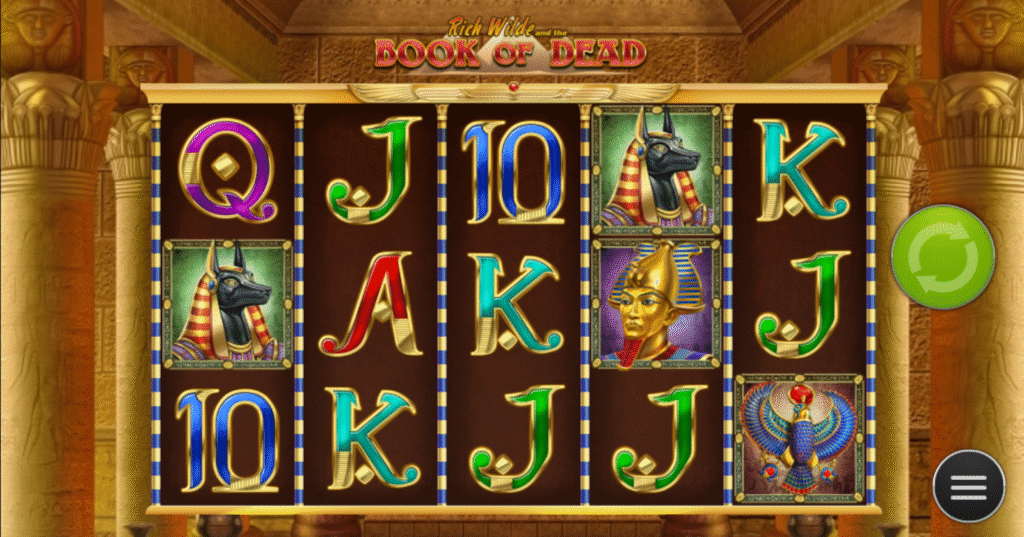Spin the reels with the green button
1024x537 pixels.
click(x=942, y=257)
